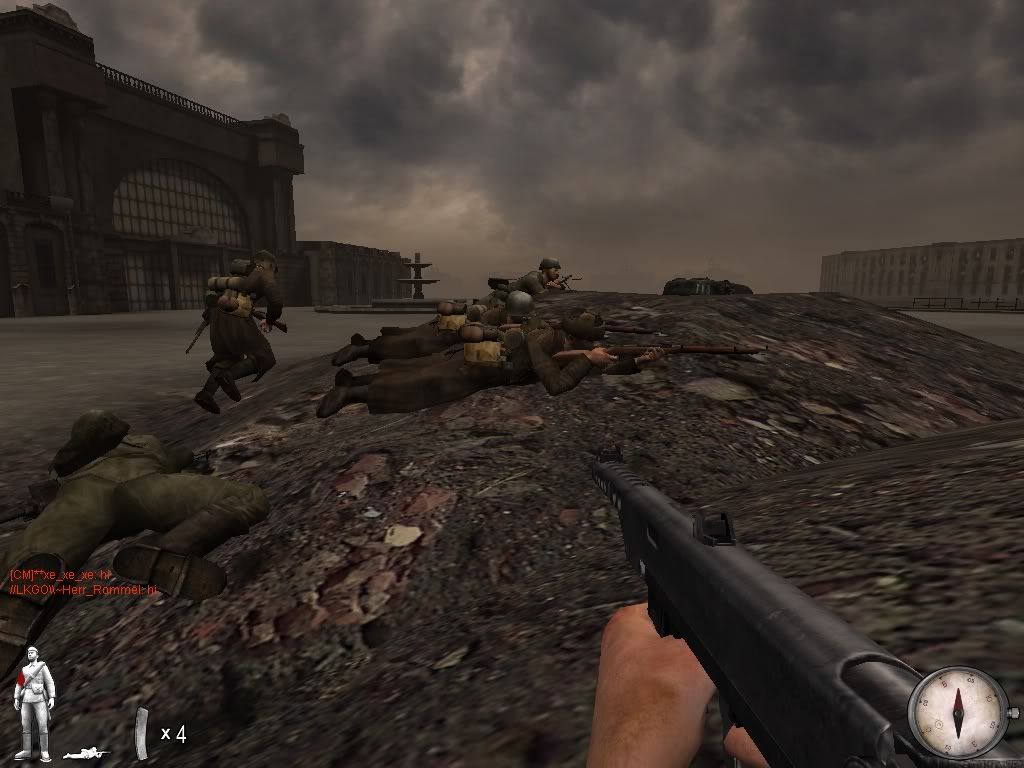This screenshot has height=768, width=1024.
Task: Click the white soldier health status icon
Action: (x=34, y=690)
